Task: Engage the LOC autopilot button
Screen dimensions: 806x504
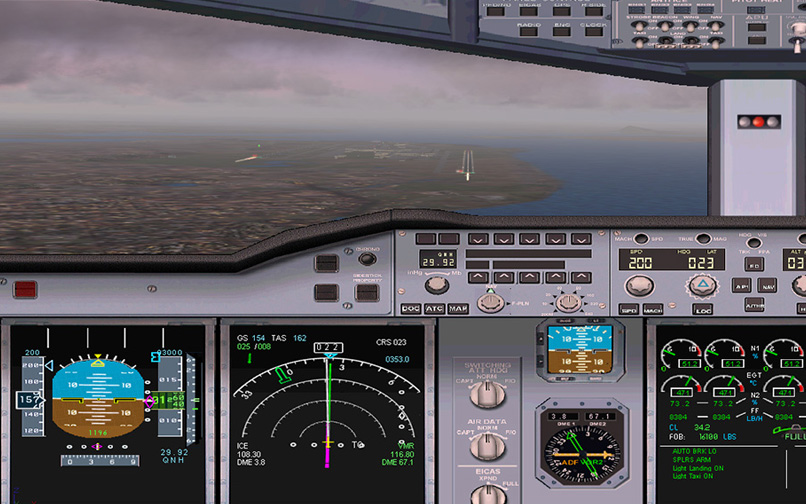Action: pos(703,310)
